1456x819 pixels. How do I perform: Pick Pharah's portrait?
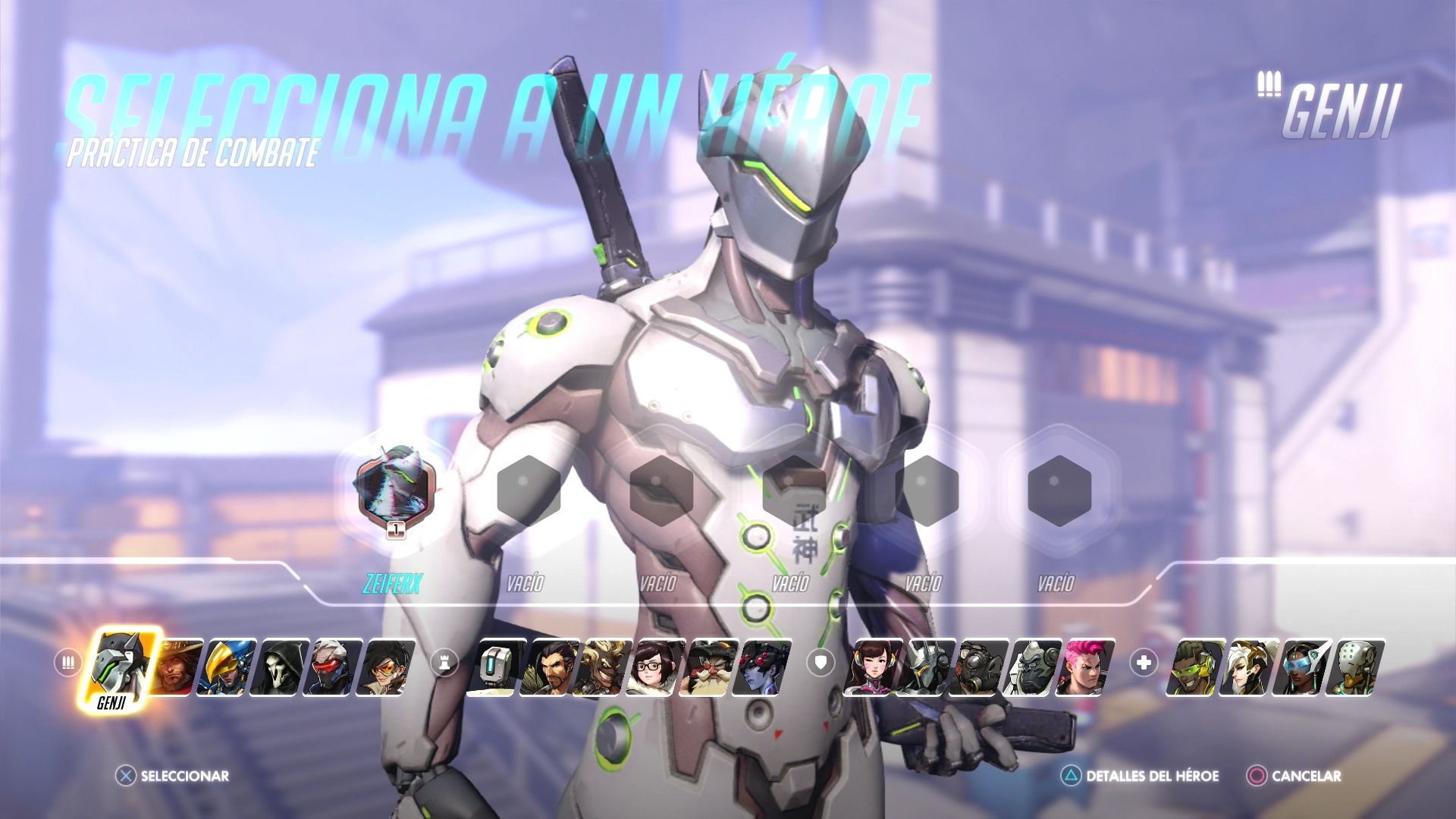tap(230, 667)
